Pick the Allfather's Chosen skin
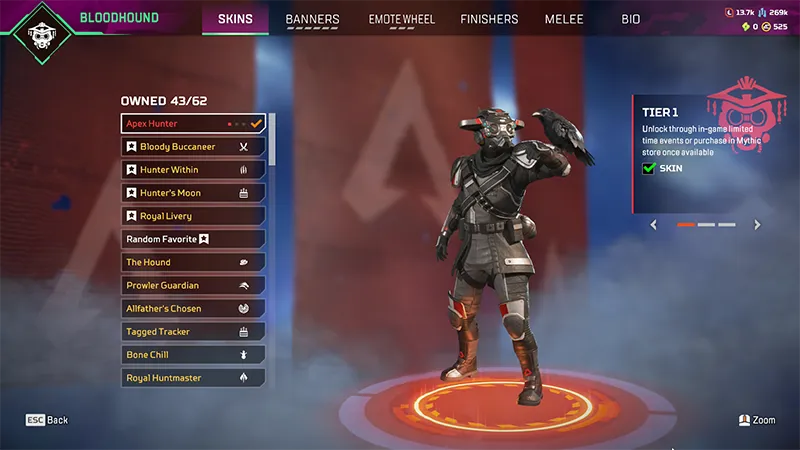The image size is (800, 450). (193, 308)
